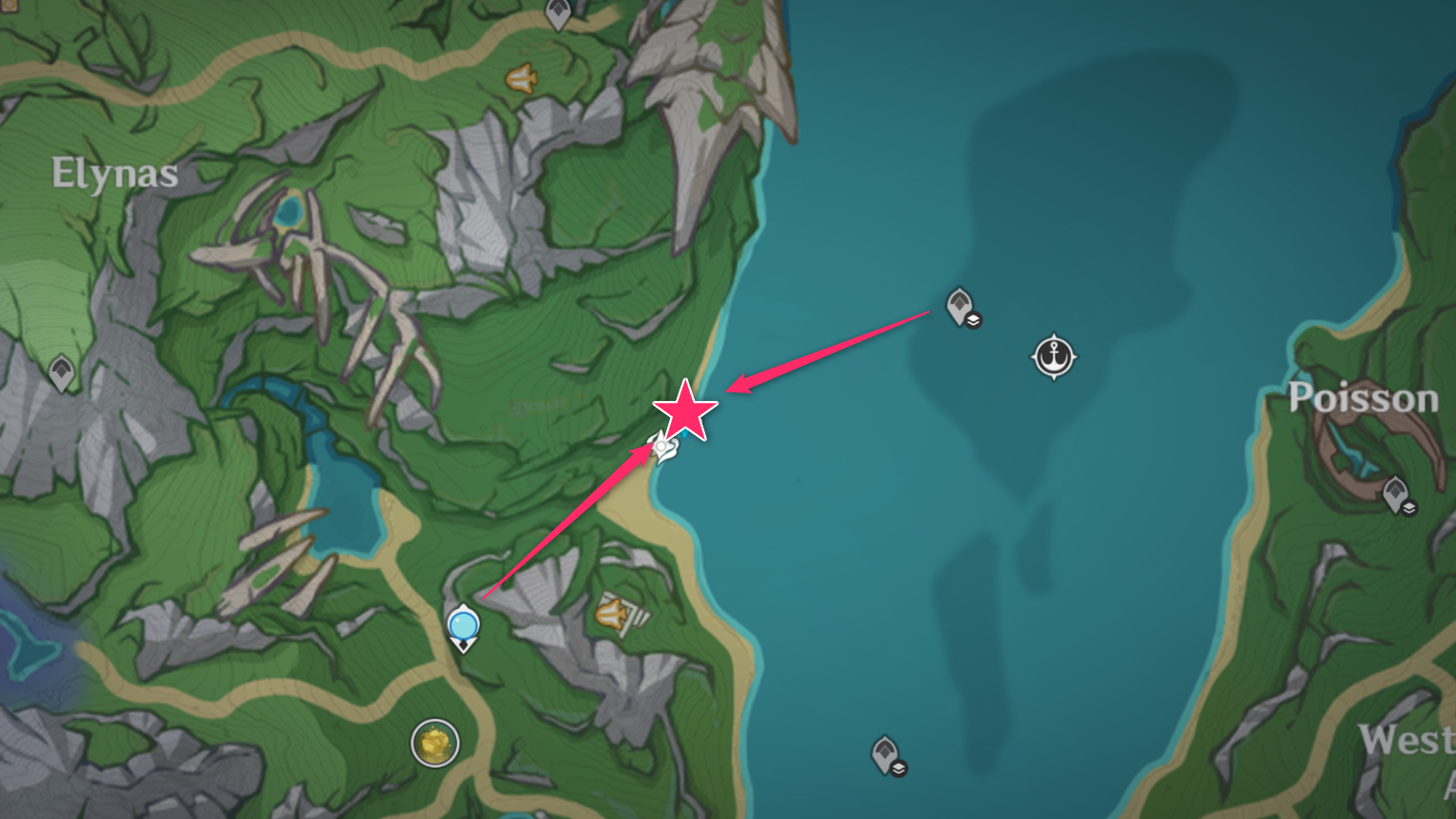Screen dimensions: 1456x819
Task: Select the locked waypoint beside Poisson
Action: coord(1396,494)
